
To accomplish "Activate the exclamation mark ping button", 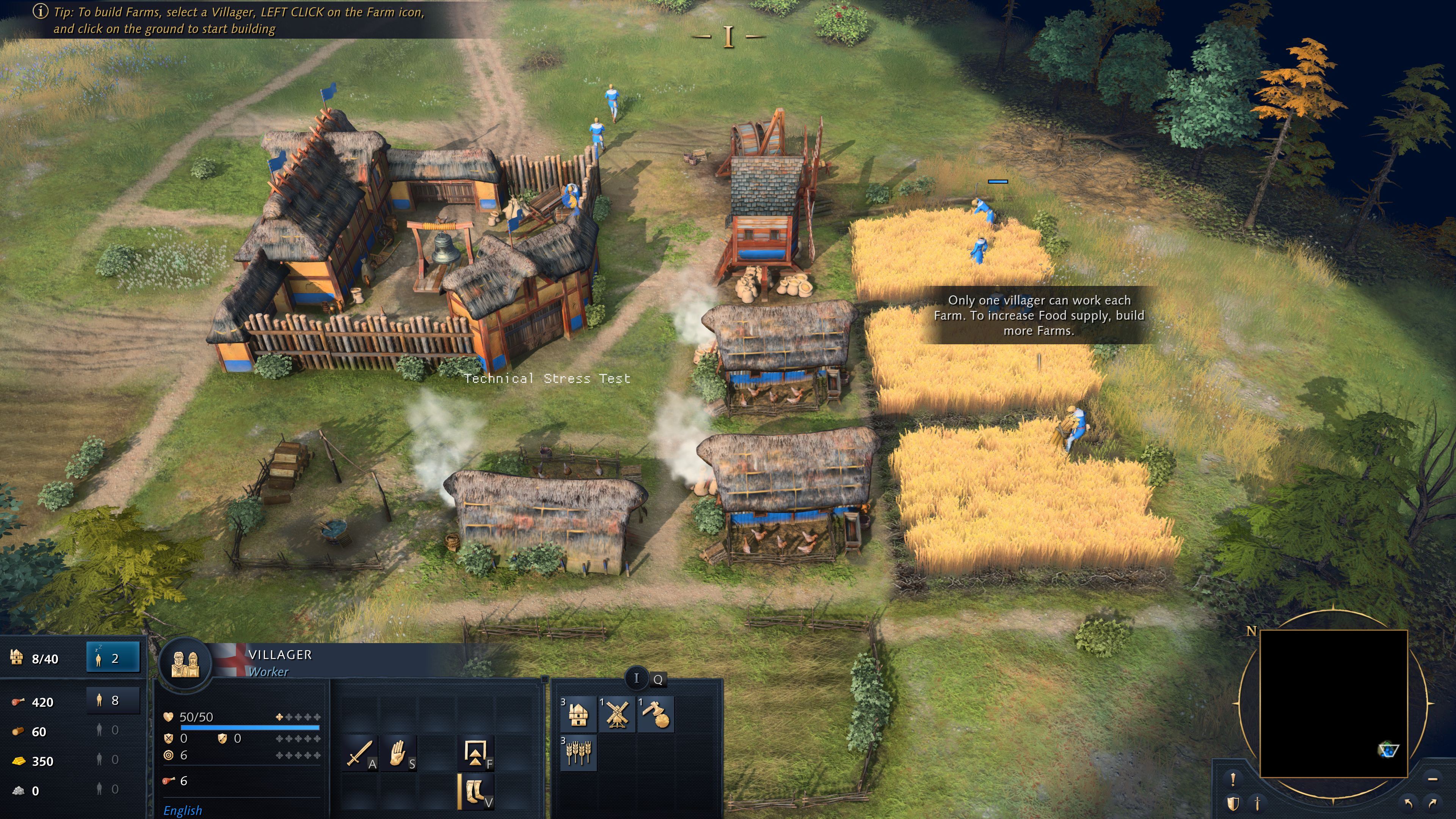I will 1233,780.
